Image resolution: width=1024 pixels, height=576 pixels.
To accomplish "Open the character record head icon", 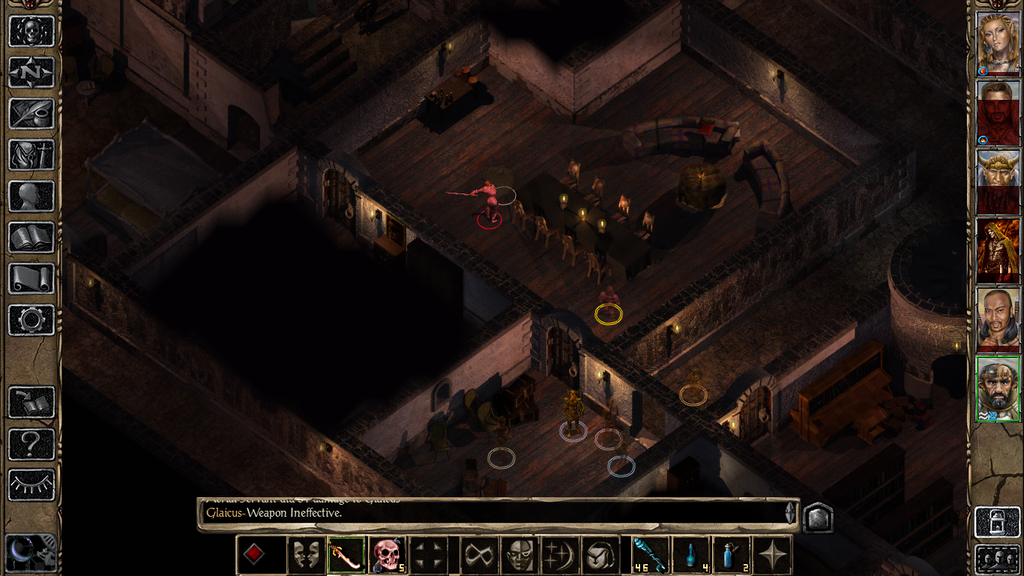I will tap(31, 196).
